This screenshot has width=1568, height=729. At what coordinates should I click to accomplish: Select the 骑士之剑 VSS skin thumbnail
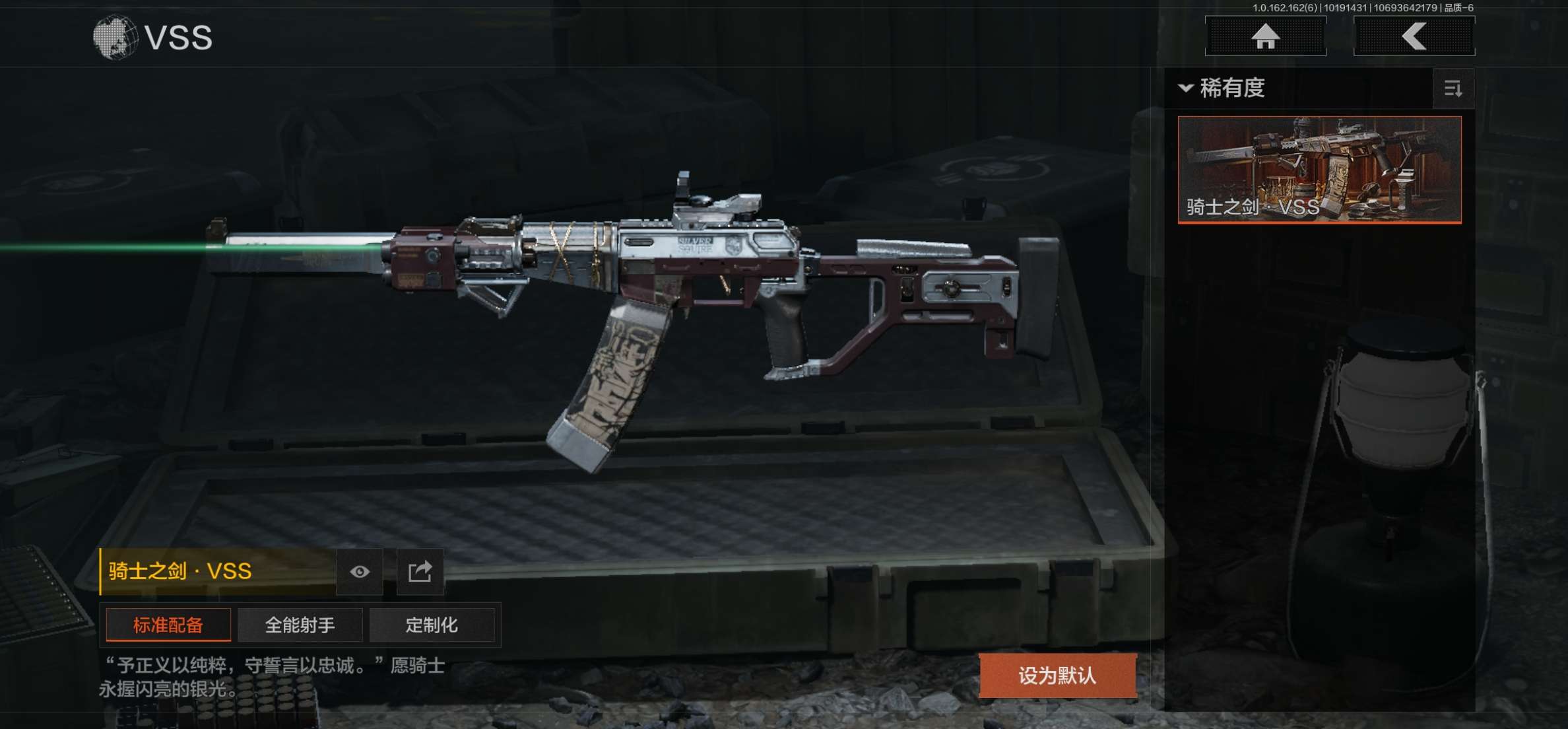[1319, 170]
